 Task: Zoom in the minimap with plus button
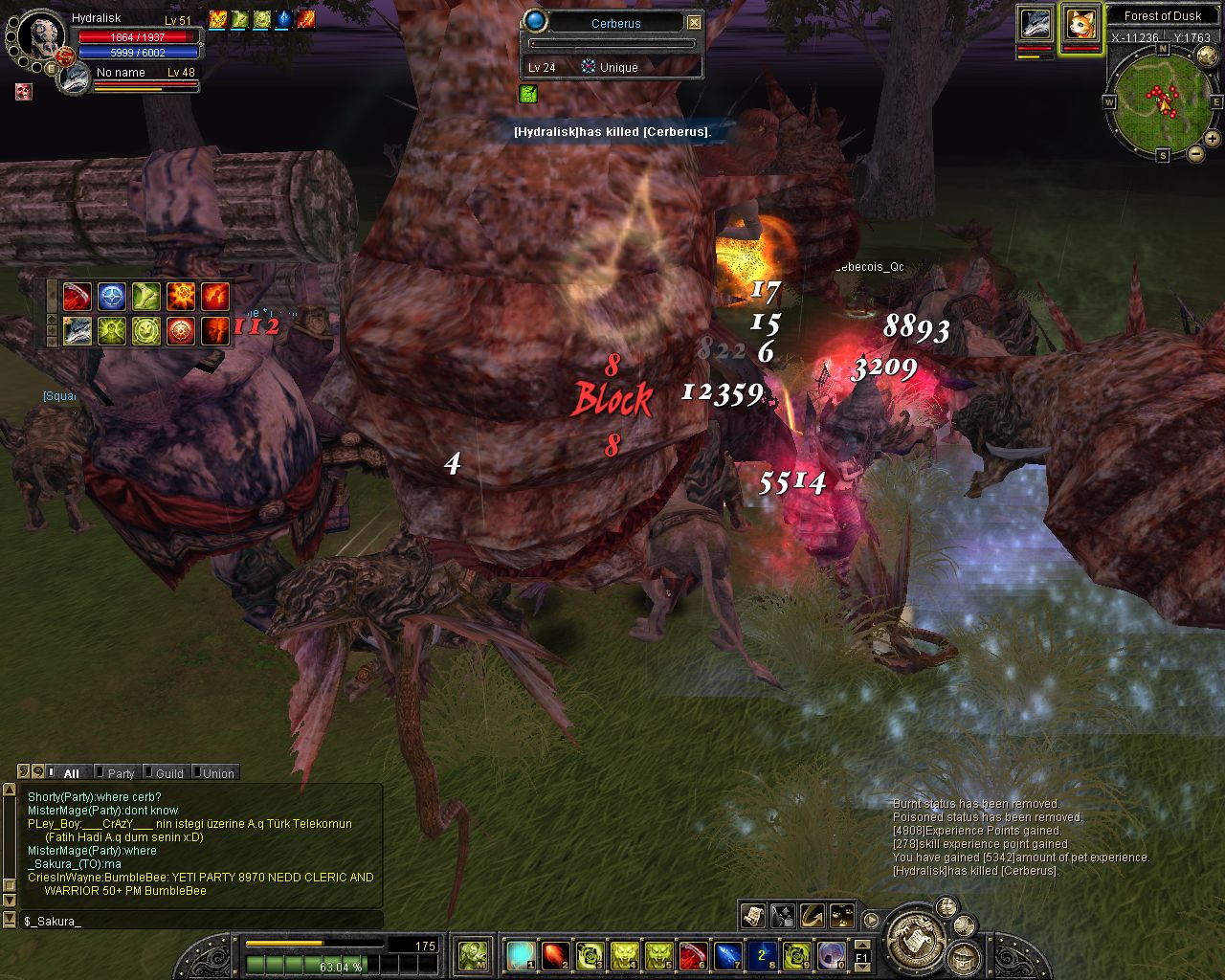(x=1213, y=139)
